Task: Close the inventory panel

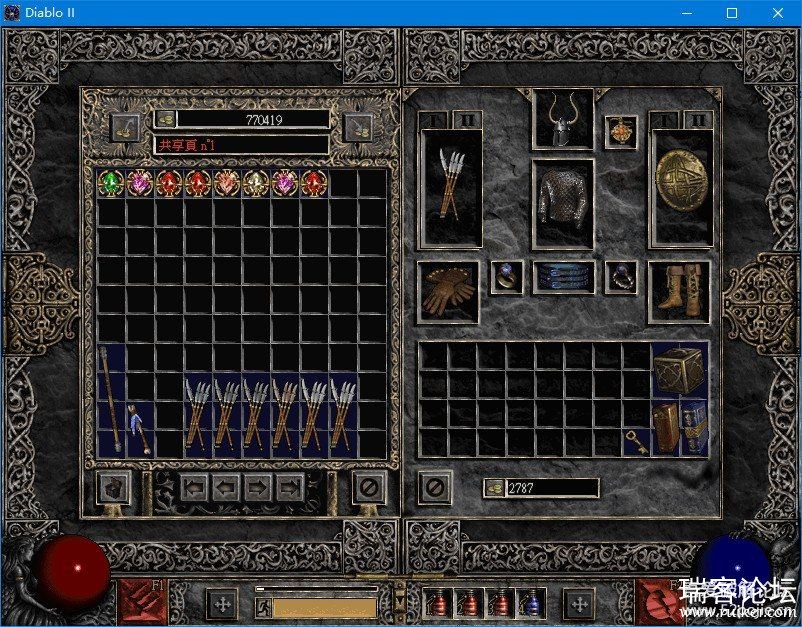Action: click(x=435, y=488)
